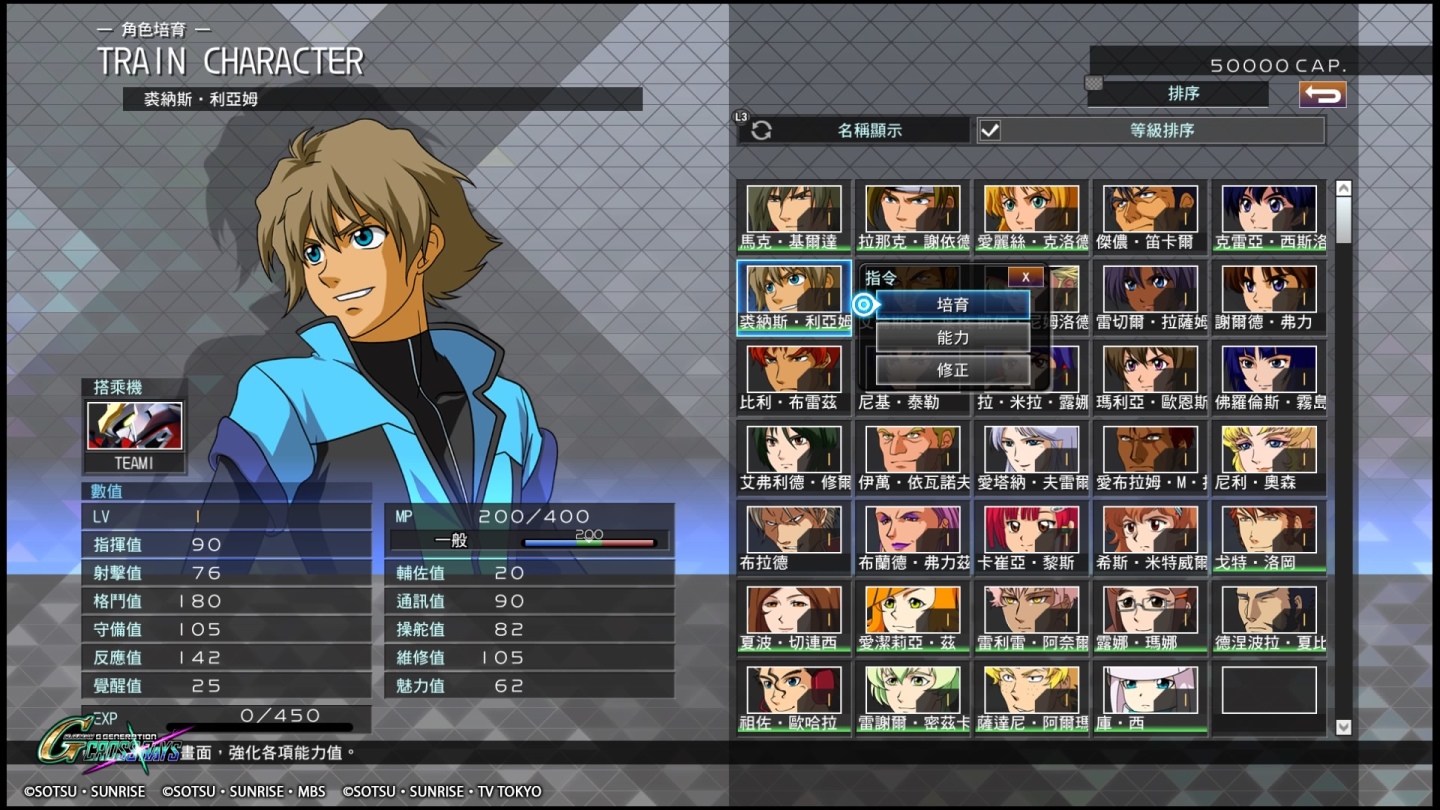The image size is (1440, 810).
Task: Choose 卡崔亞・黎斯 portrait
Action: coord(1031,537)
